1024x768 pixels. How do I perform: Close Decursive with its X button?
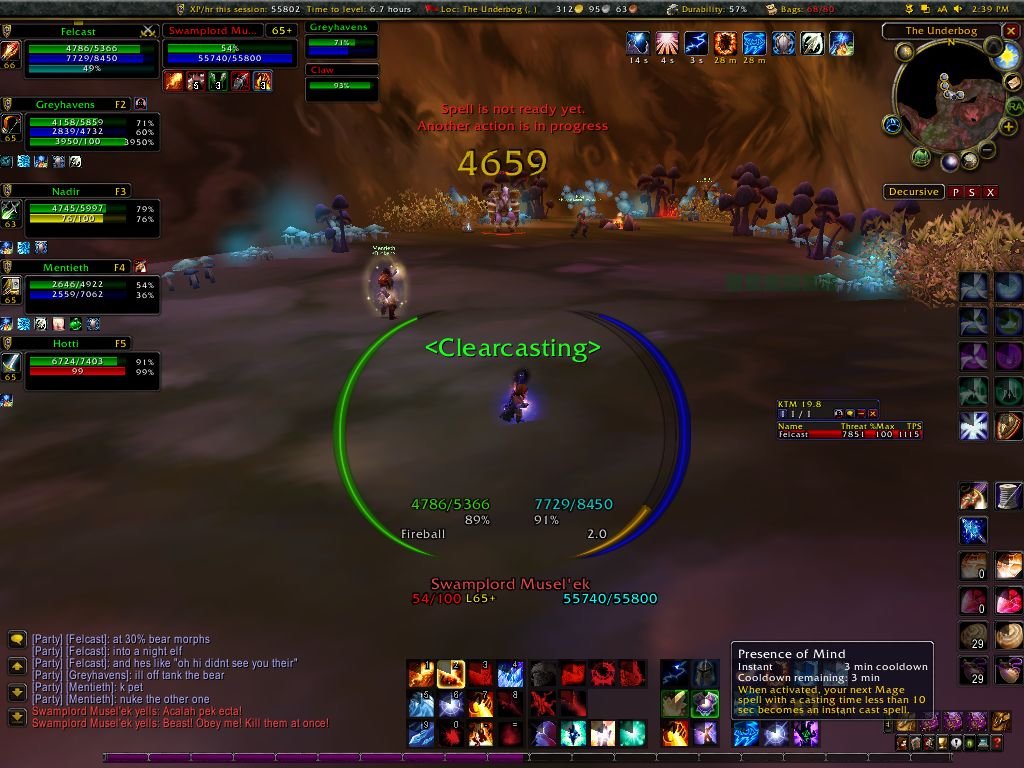click(x=990, y=192)
